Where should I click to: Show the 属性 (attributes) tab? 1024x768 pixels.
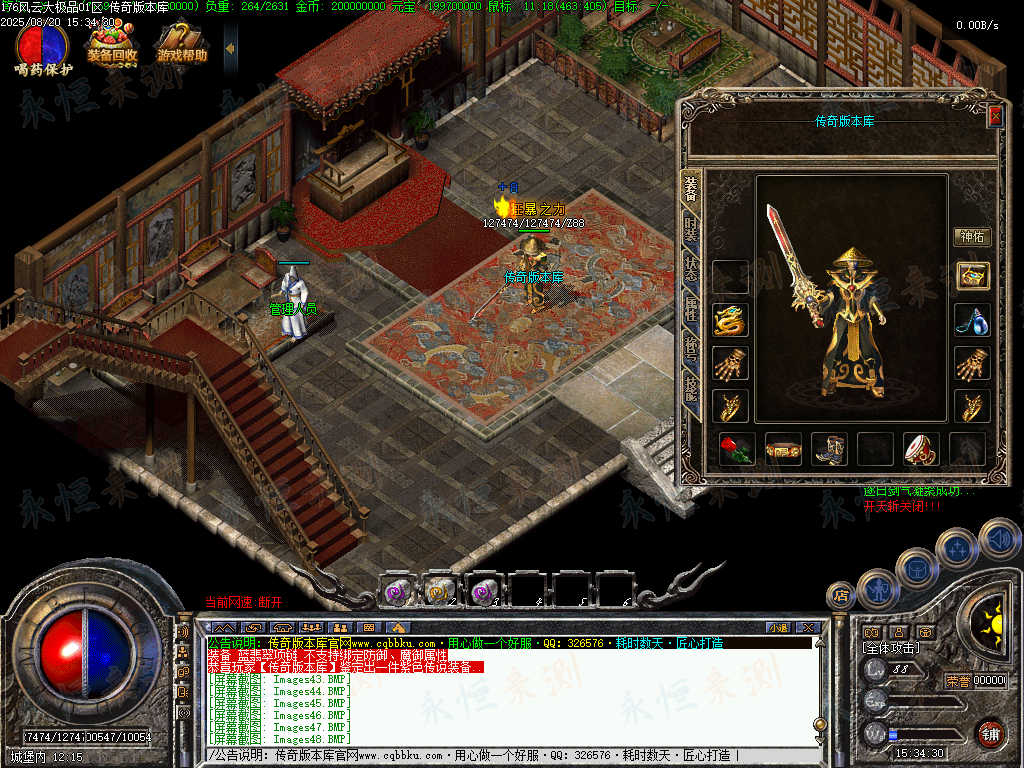691,310
